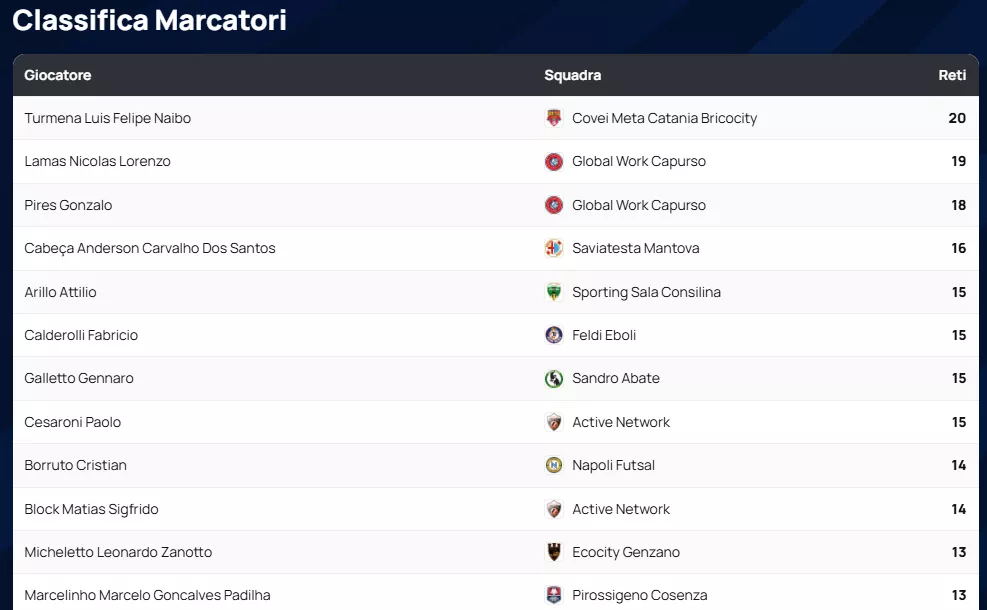View the Saviatesta Mantova team
This screenshot has width=987, height=610.
635,248
